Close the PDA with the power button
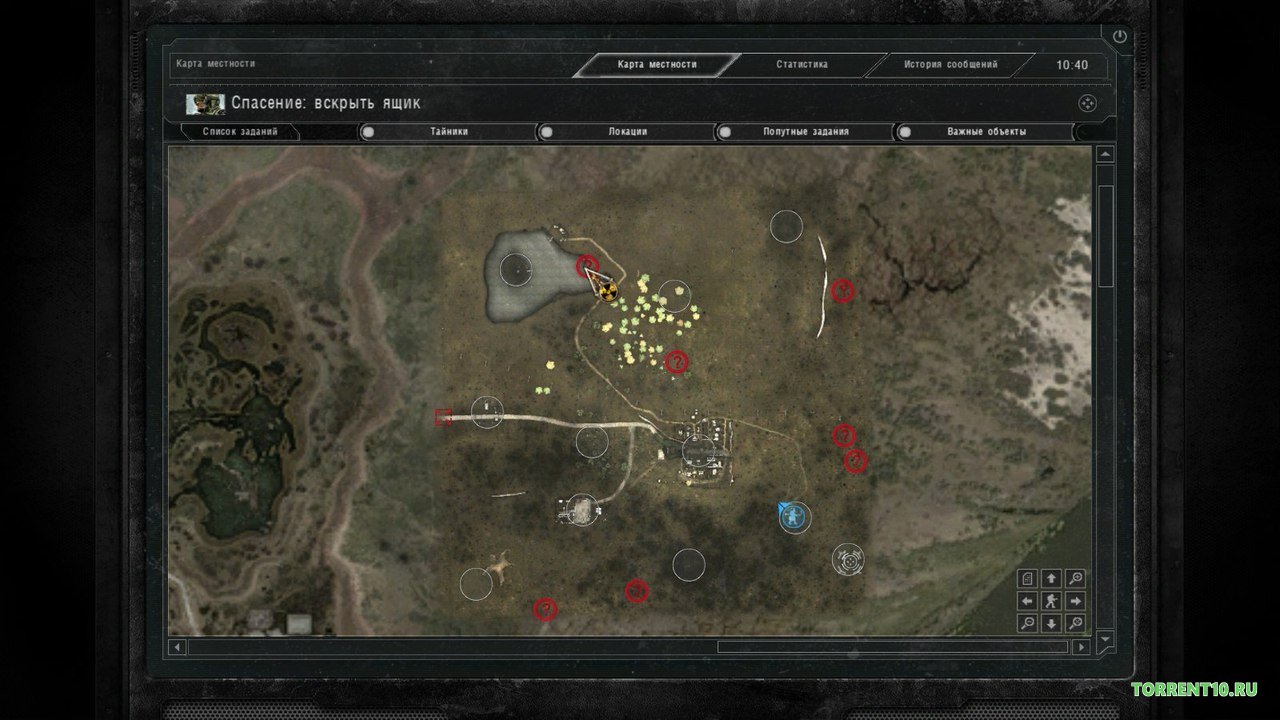The width and height of the screenshot is (1280, 720). coord(1119,37)
